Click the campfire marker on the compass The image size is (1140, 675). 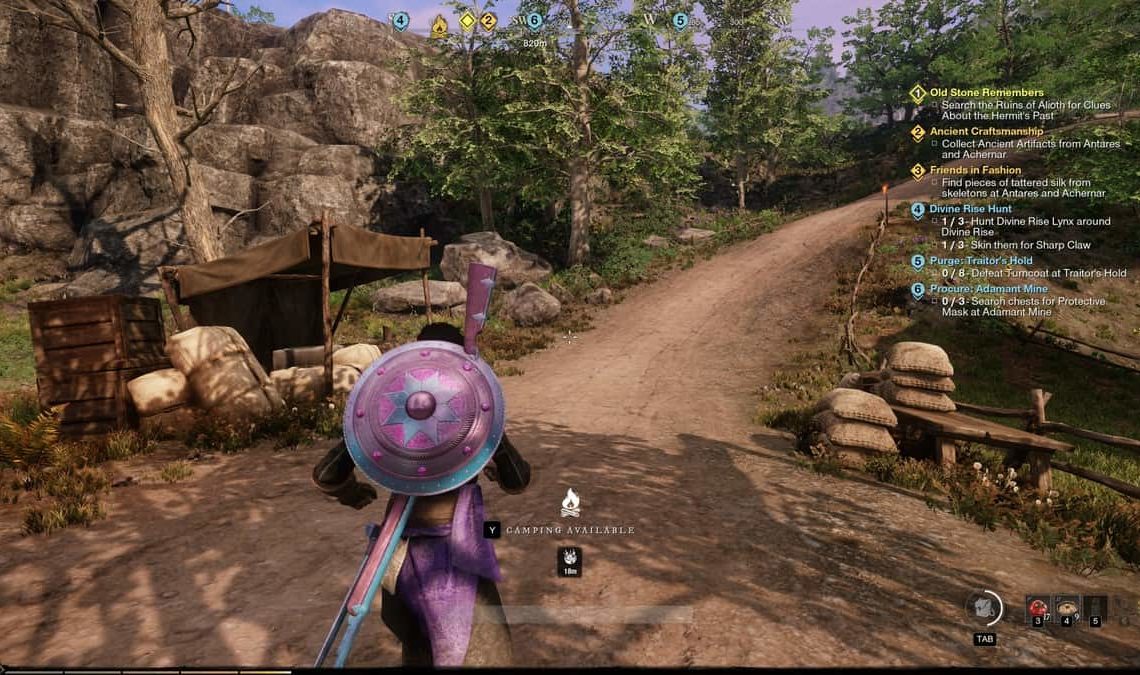[x=439, y=27]
